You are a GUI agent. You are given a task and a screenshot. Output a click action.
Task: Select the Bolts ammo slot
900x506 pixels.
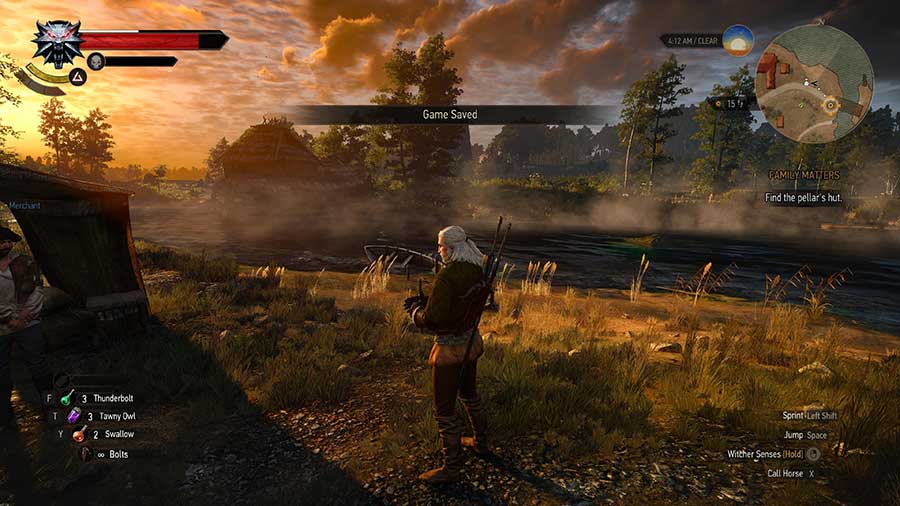pyautogui.click(x=86, y=454)
